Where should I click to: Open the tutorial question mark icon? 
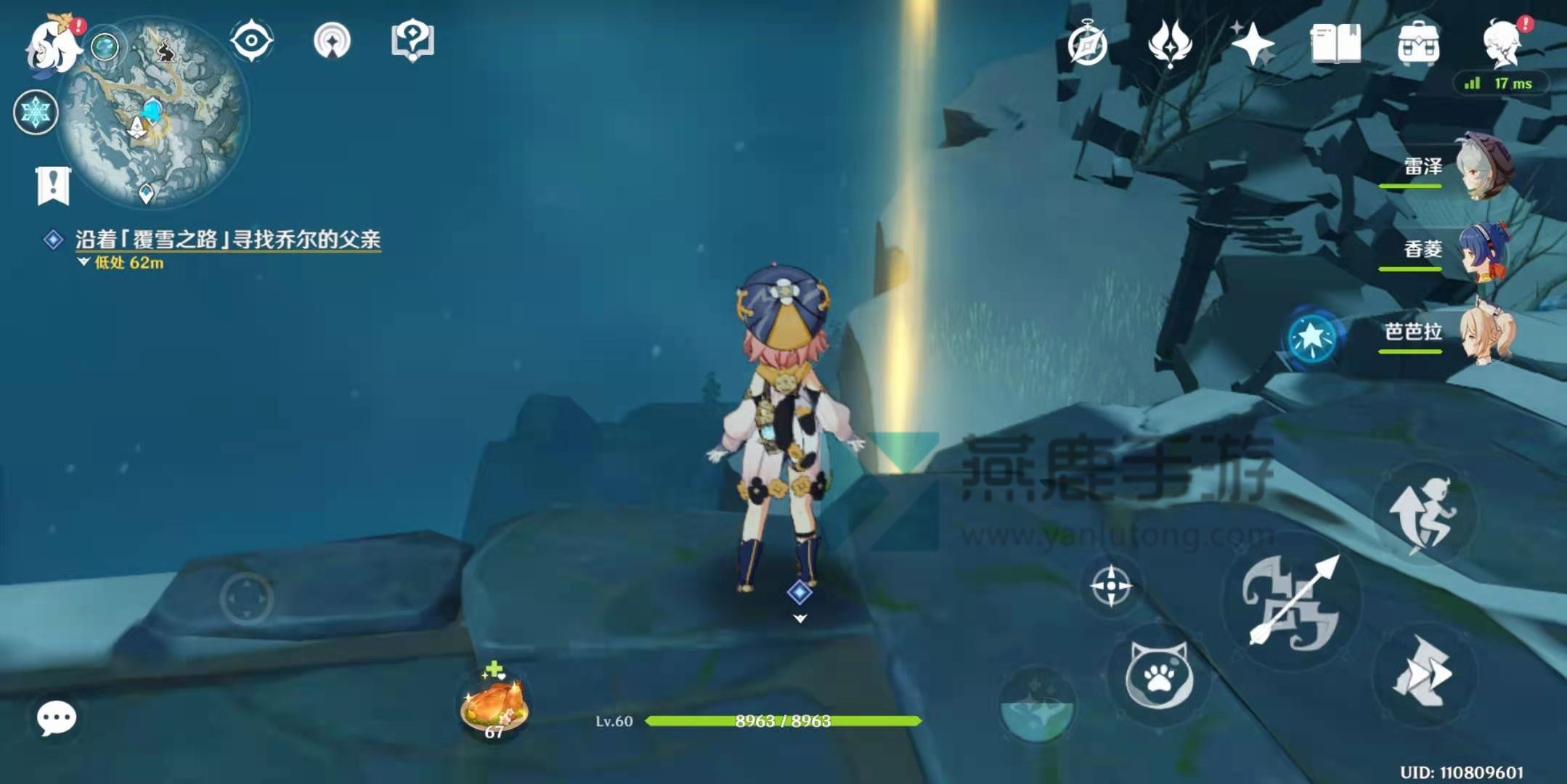[412, 41]
